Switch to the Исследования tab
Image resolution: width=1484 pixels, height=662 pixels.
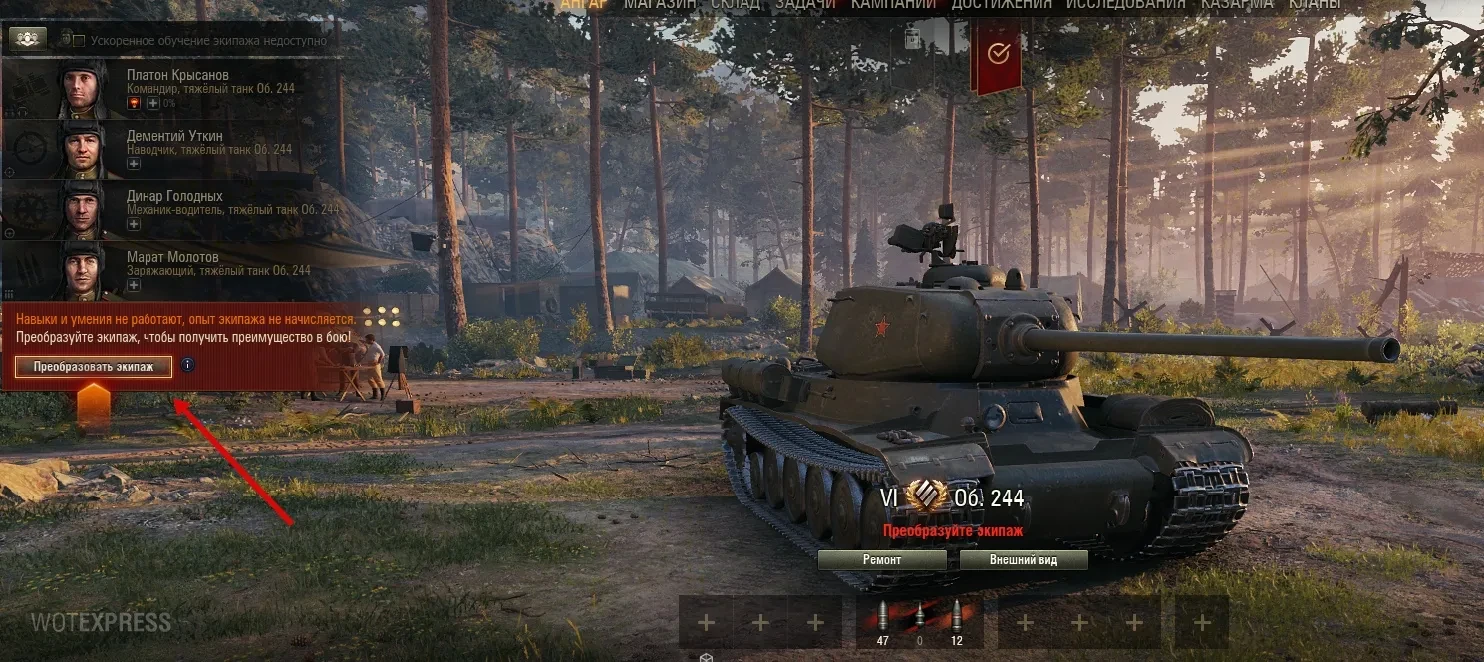1126,5
